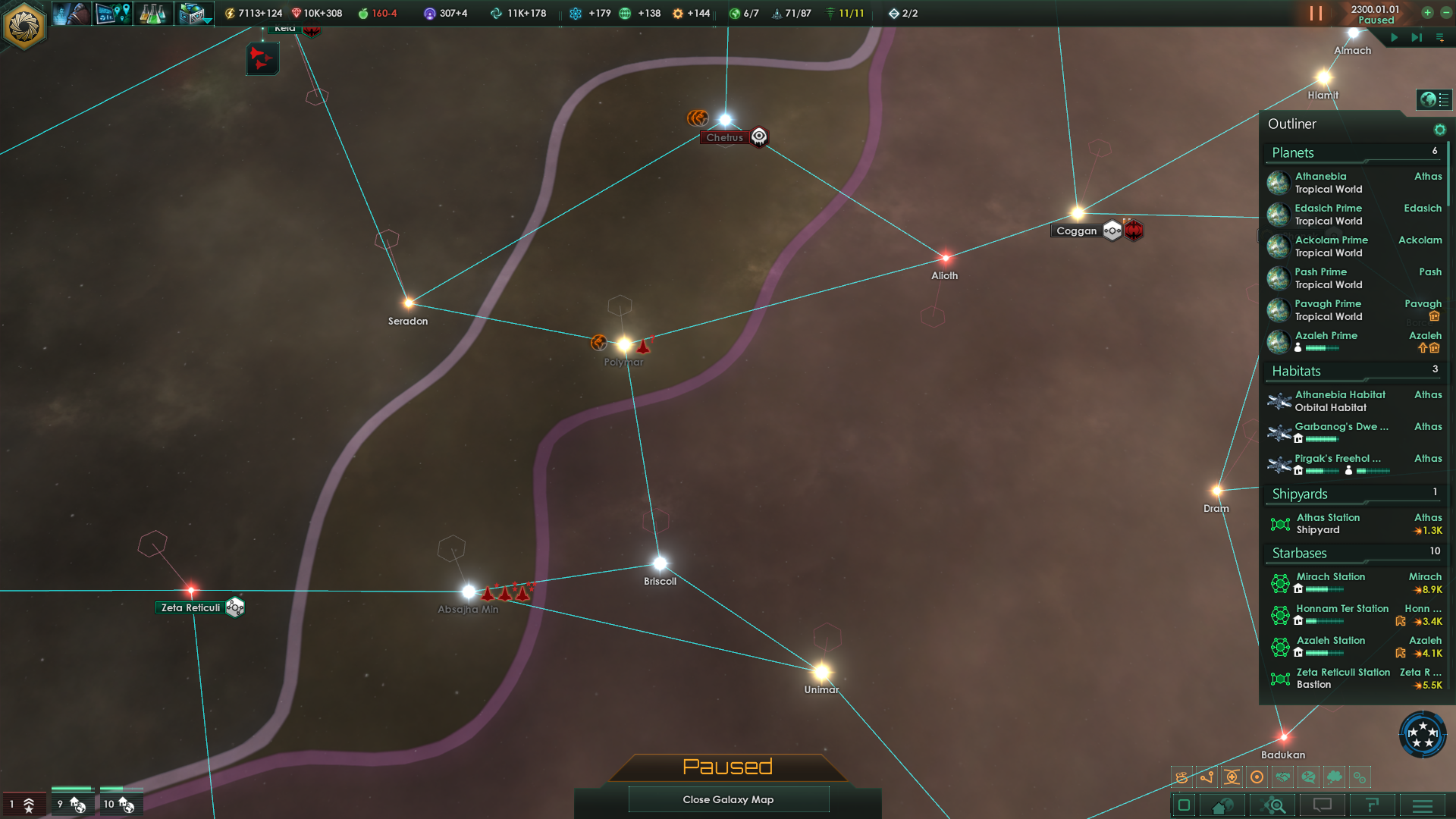1456x819 pixels.
Task: Click the Athas Station shipyard icon in Outliner
Action: 1281,524
